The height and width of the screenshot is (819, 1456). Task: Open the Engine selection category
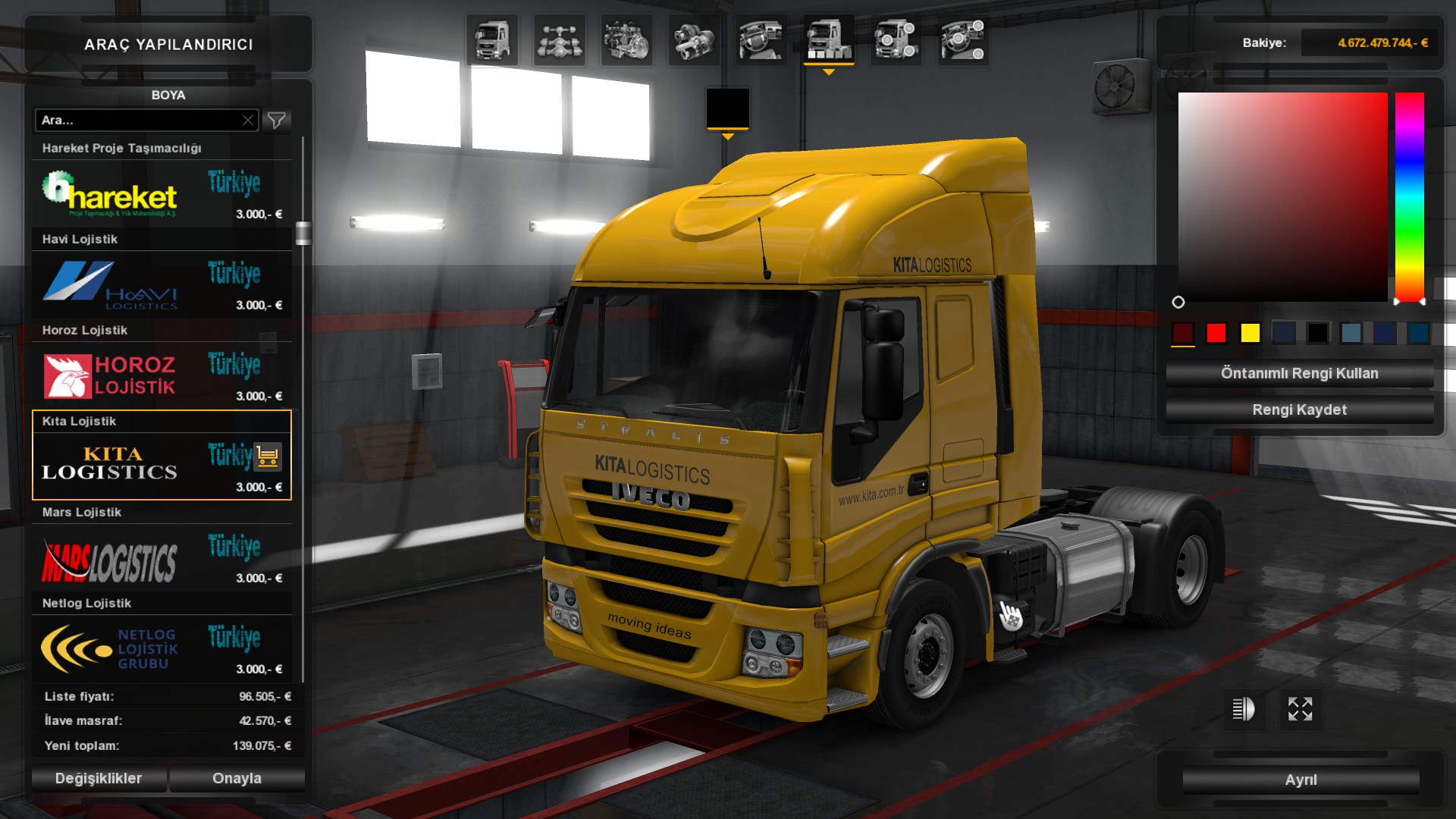[627, 39]
